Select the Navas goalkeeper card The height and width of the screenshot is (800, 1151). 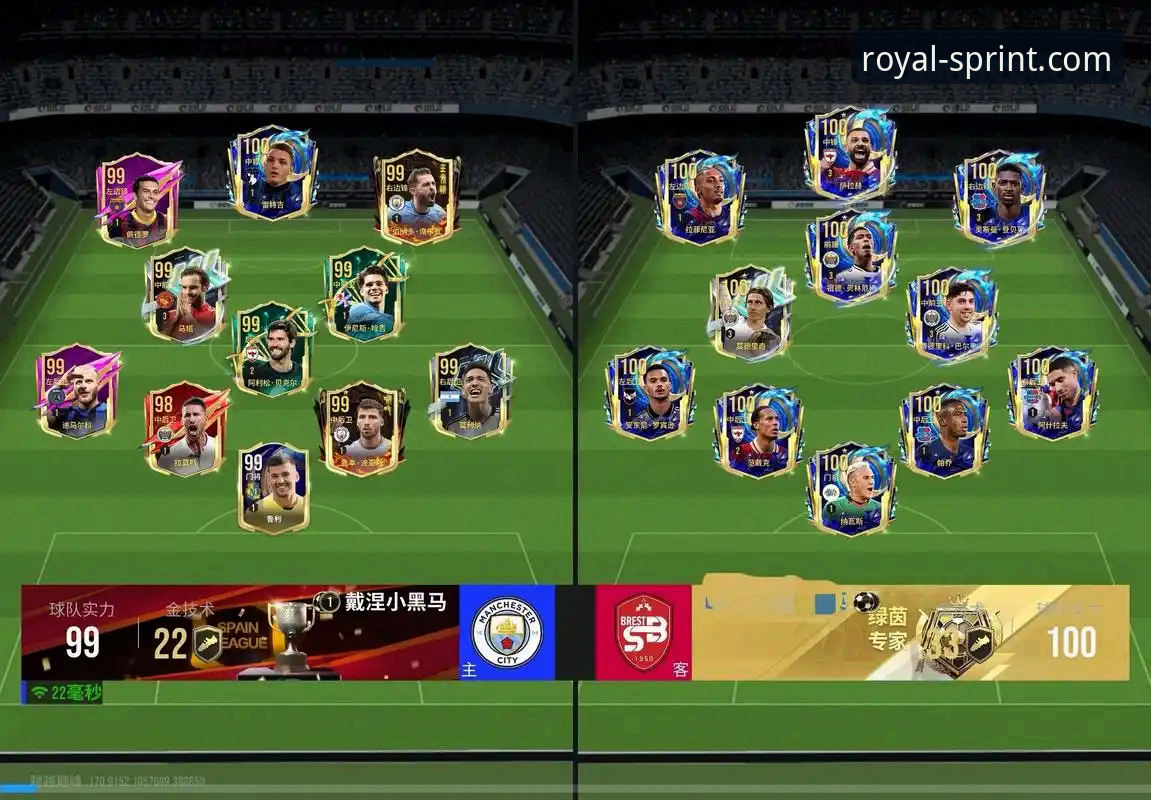click(x=851, y=490)
